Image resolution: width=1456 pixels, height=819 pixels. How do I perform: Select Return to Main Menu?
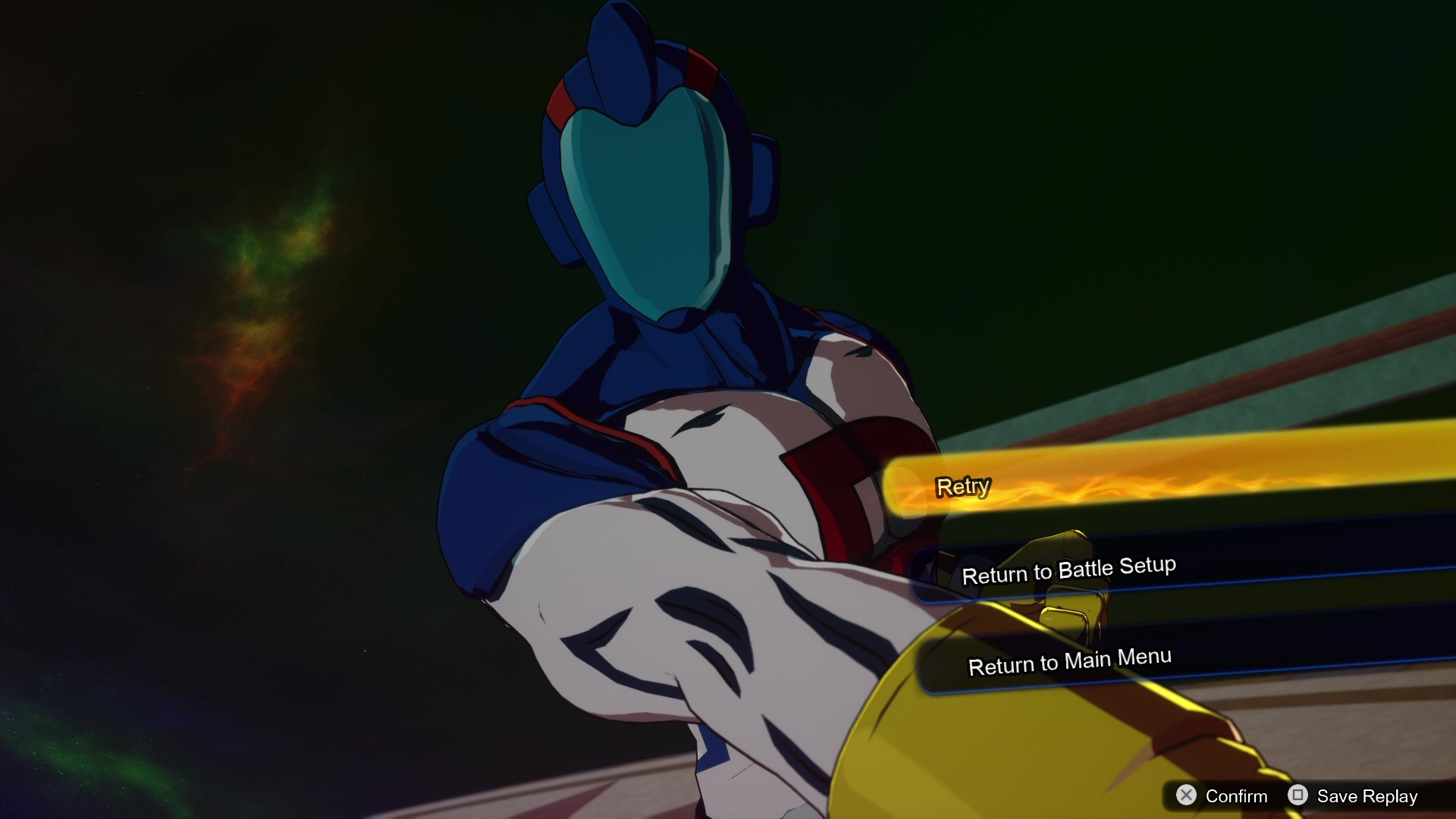(x=1071, y=662)
